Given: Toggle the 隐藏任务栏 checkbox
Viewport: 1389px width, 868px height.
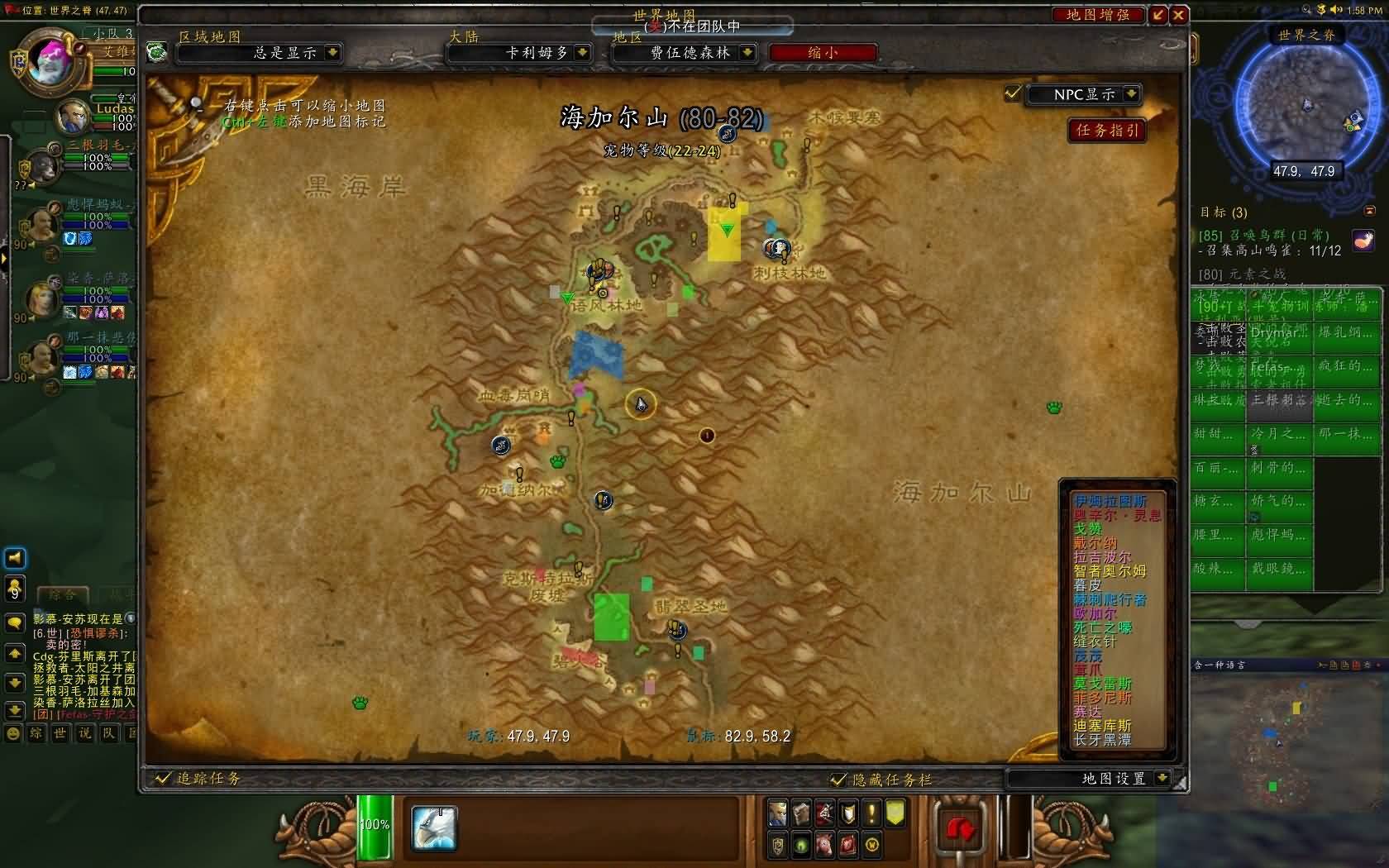Looking at the screenshot, I should pyautogui.click(x=838, y=779).
